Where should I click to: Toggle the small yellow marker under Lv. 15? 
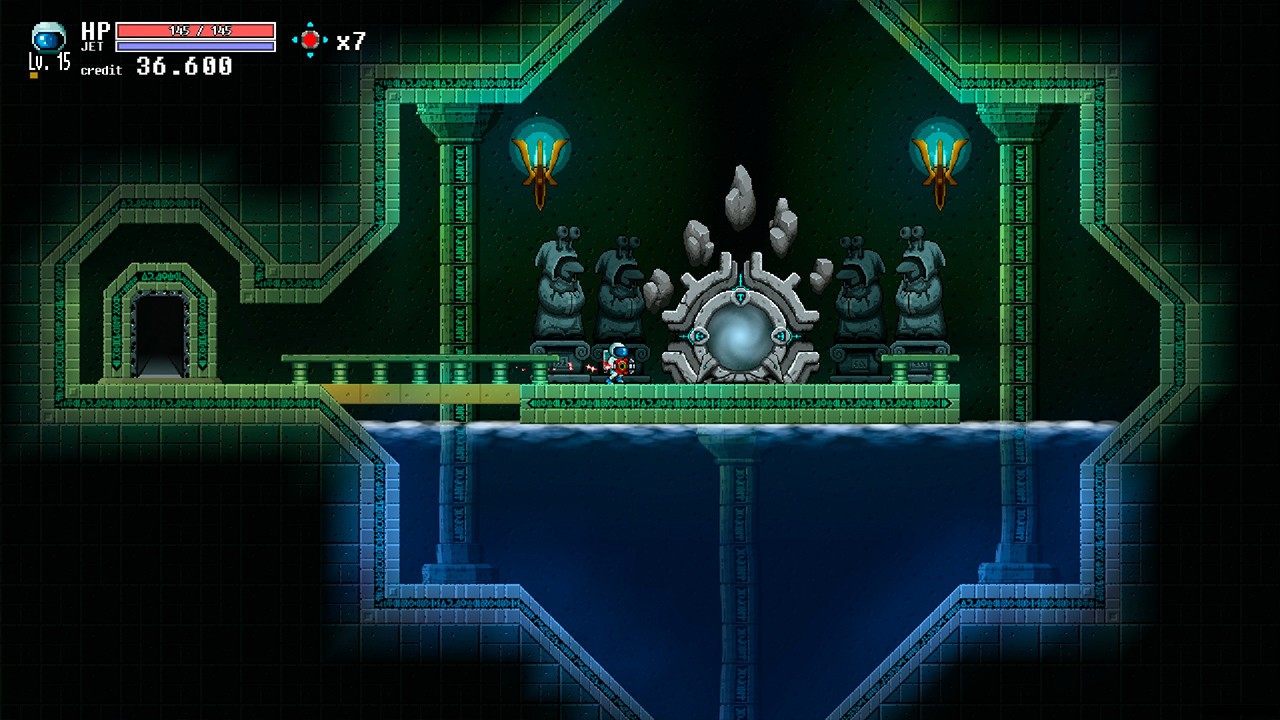(33, 74)
